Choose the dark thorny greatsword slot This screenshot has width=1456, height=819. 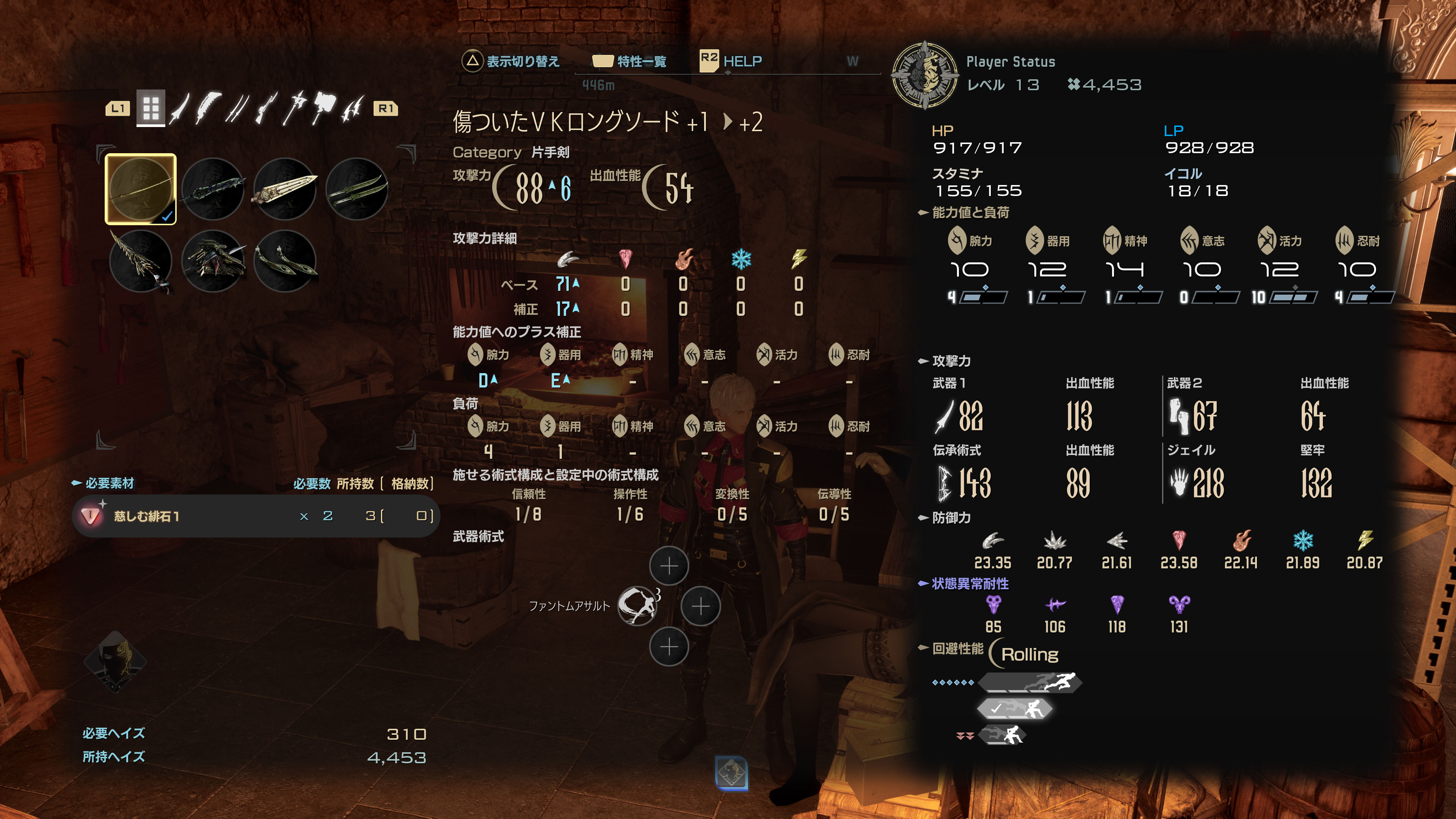213,189
